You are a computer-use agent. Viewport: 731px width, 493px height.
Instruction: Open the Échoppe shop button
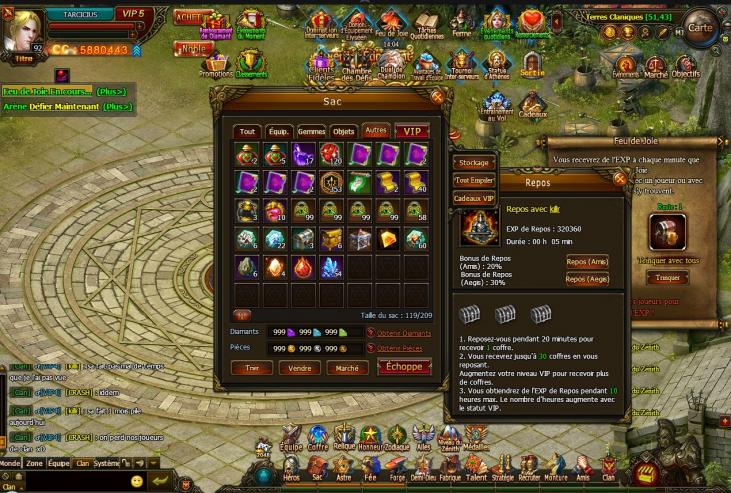[x=404, y=367]
